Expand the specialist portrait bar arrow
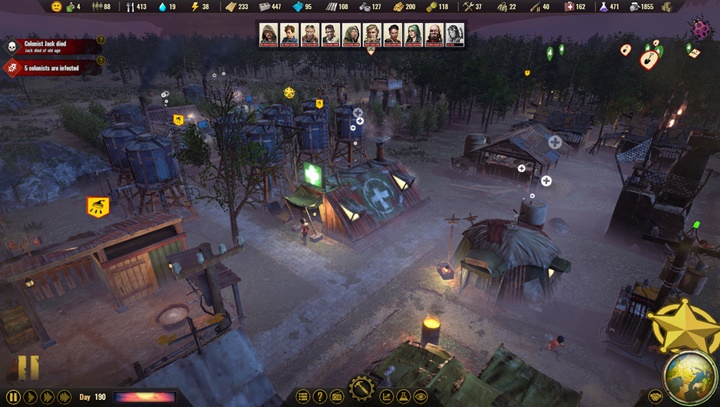Screen dimensions: 720x407 point(372,51)
